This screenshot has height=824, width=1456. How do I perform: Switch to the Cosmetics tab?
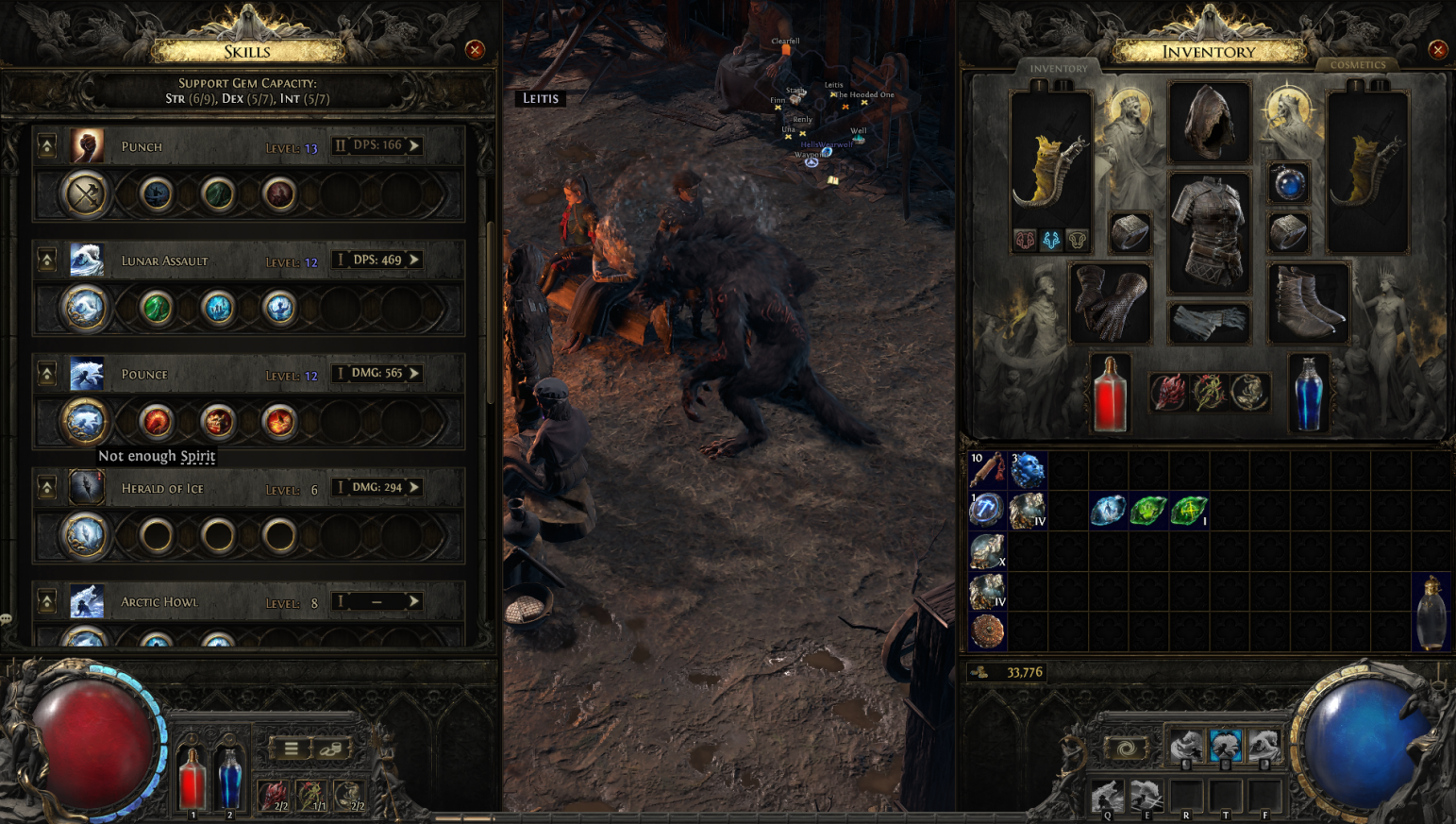1357,65
